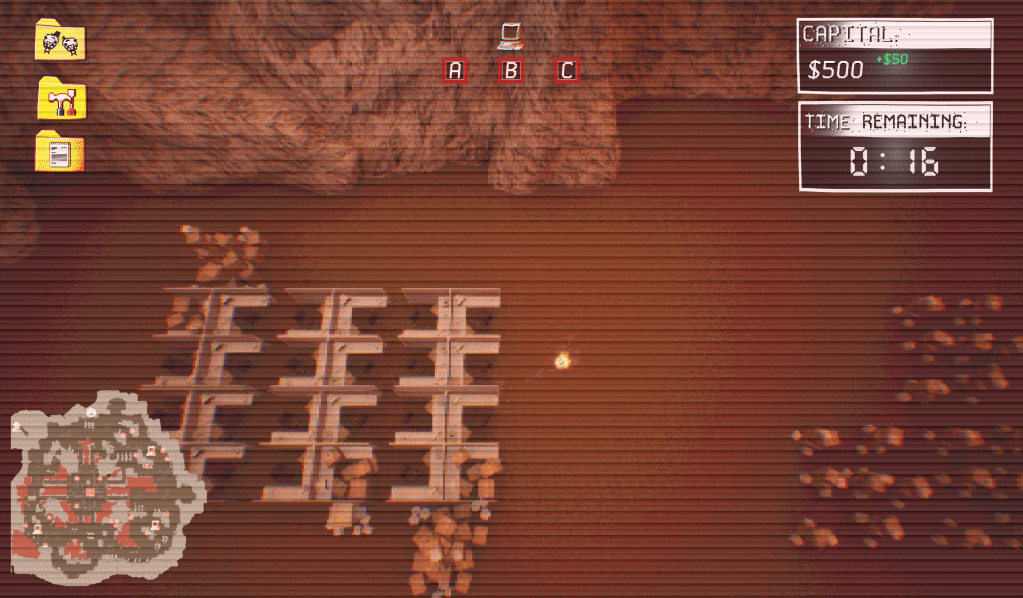
Task: Open the hammer and tools folder
Action: point(61,99)
